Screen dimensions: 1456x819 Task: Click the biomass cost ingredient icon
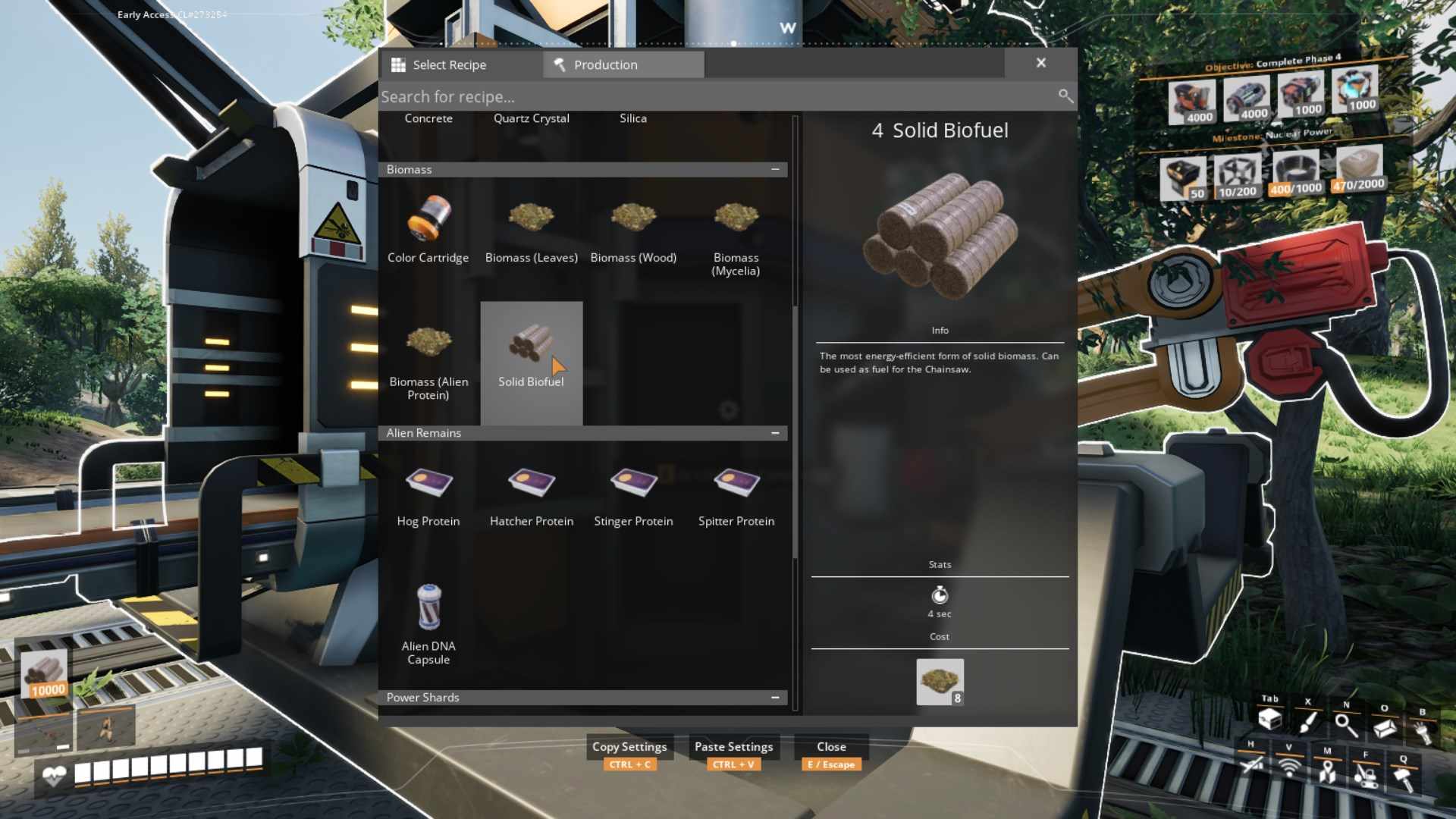(x=940, y=682)
